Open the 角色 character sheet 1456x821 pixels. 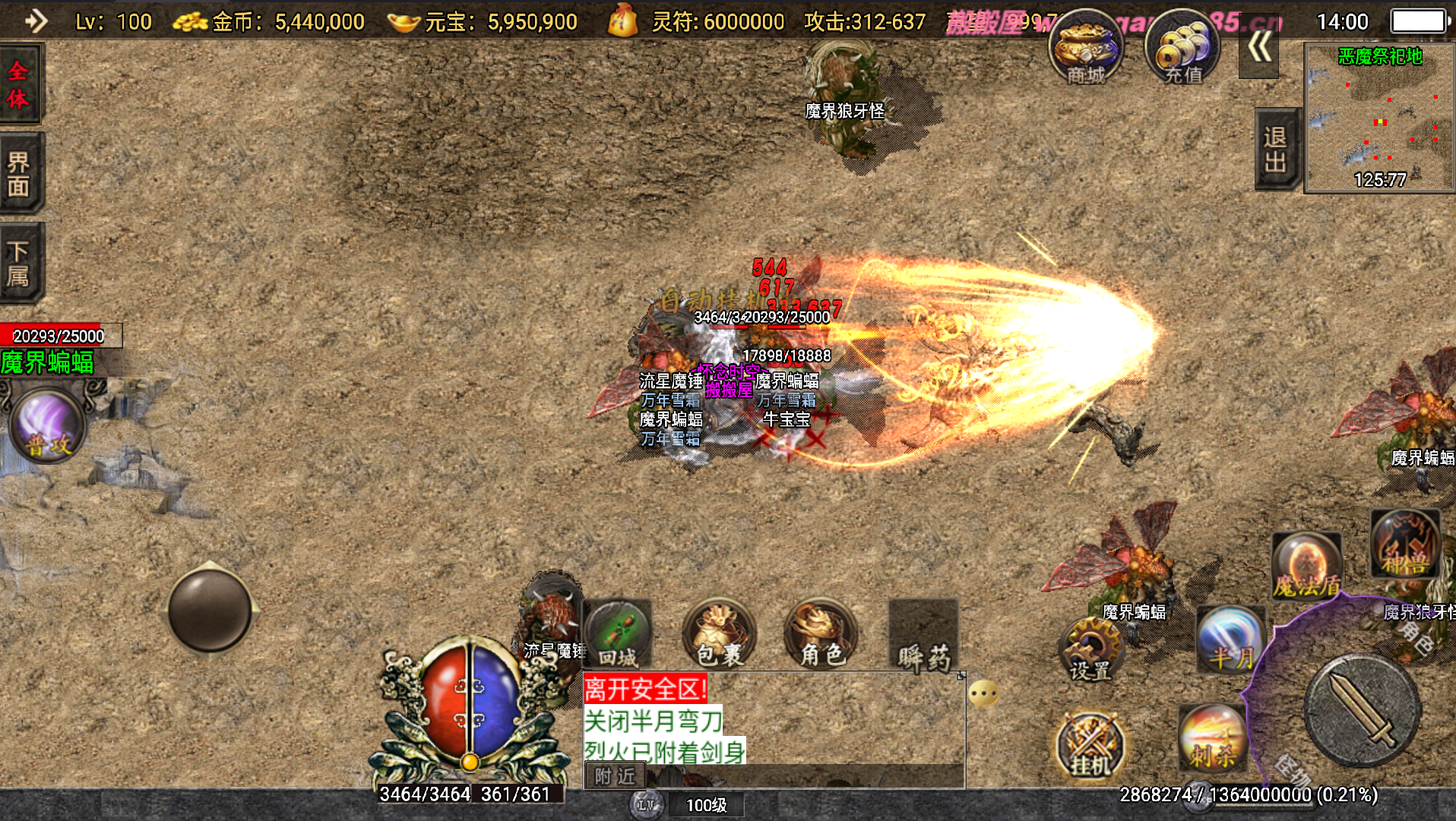click(821, 635)
